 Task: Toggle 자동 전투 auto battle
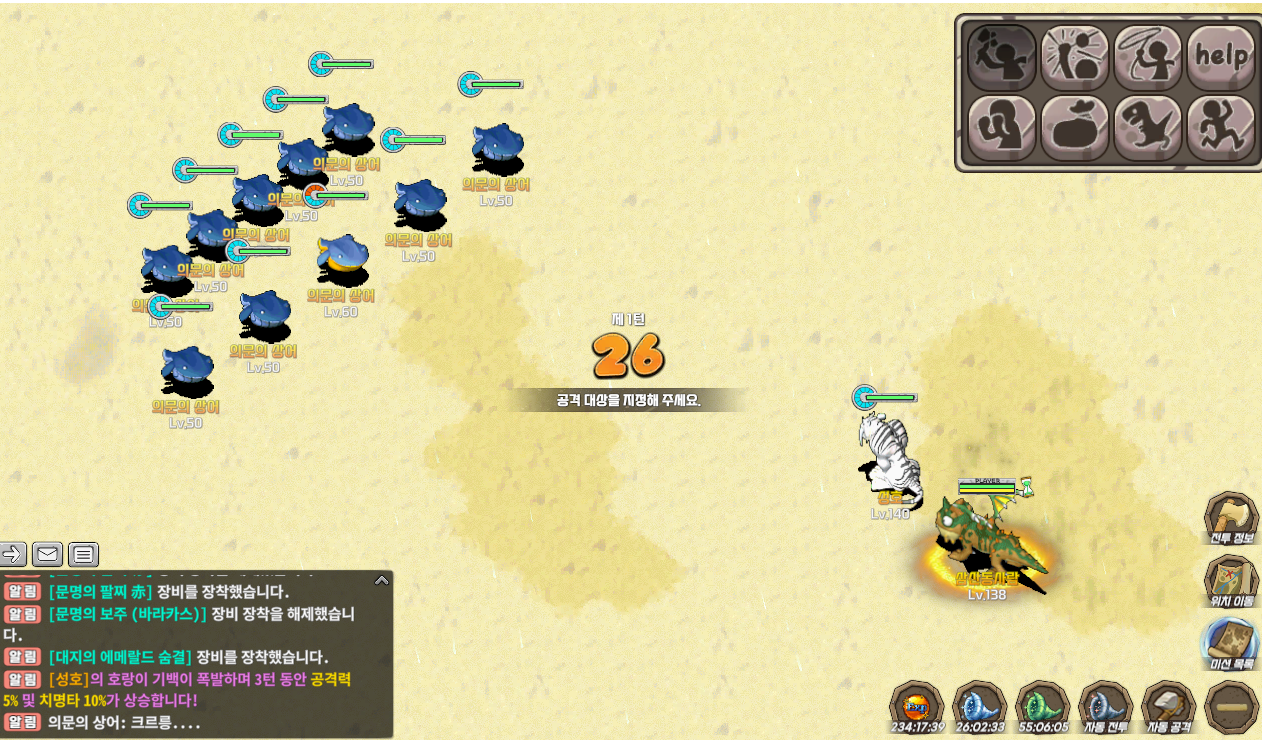(x=1106, y=707)
